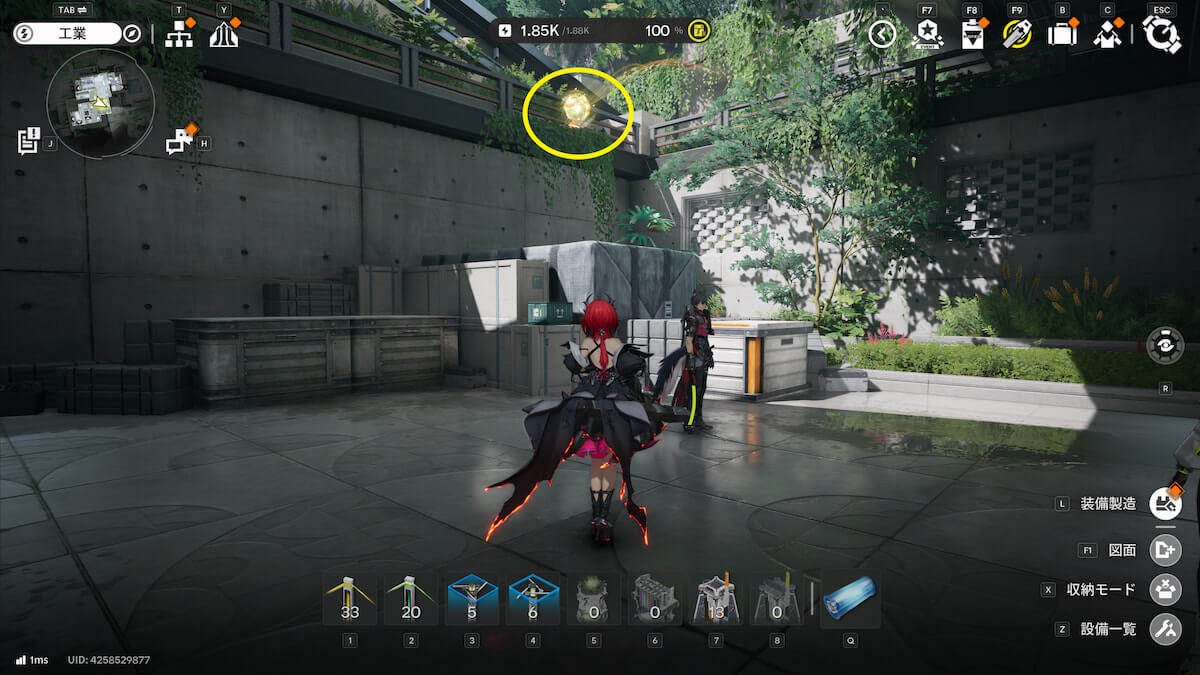The width and height of the screenshot is (1200, 675).
Task: Select hotbar slot showing 13 facilities
Action: point(715,600)
